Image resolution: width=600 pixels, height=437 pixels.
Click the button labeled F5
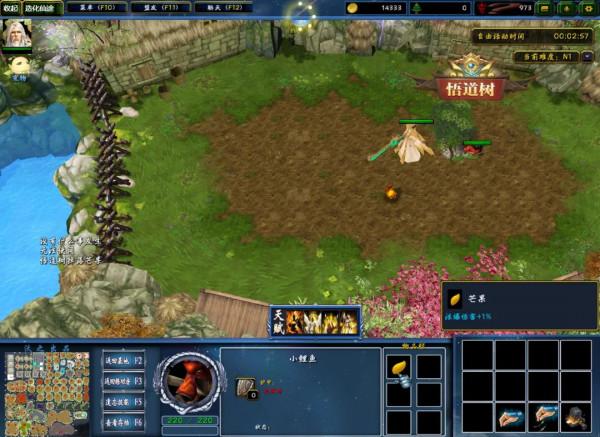[x=124, y=402]
